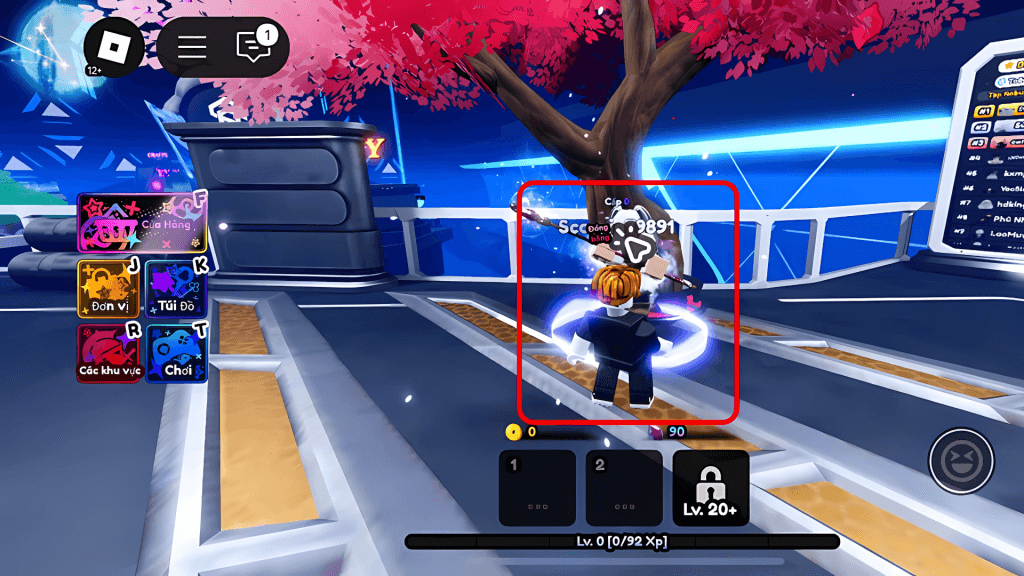Open the chat with one notification
Viewport: 1024px width, 576px height.
tap(254, 46)
